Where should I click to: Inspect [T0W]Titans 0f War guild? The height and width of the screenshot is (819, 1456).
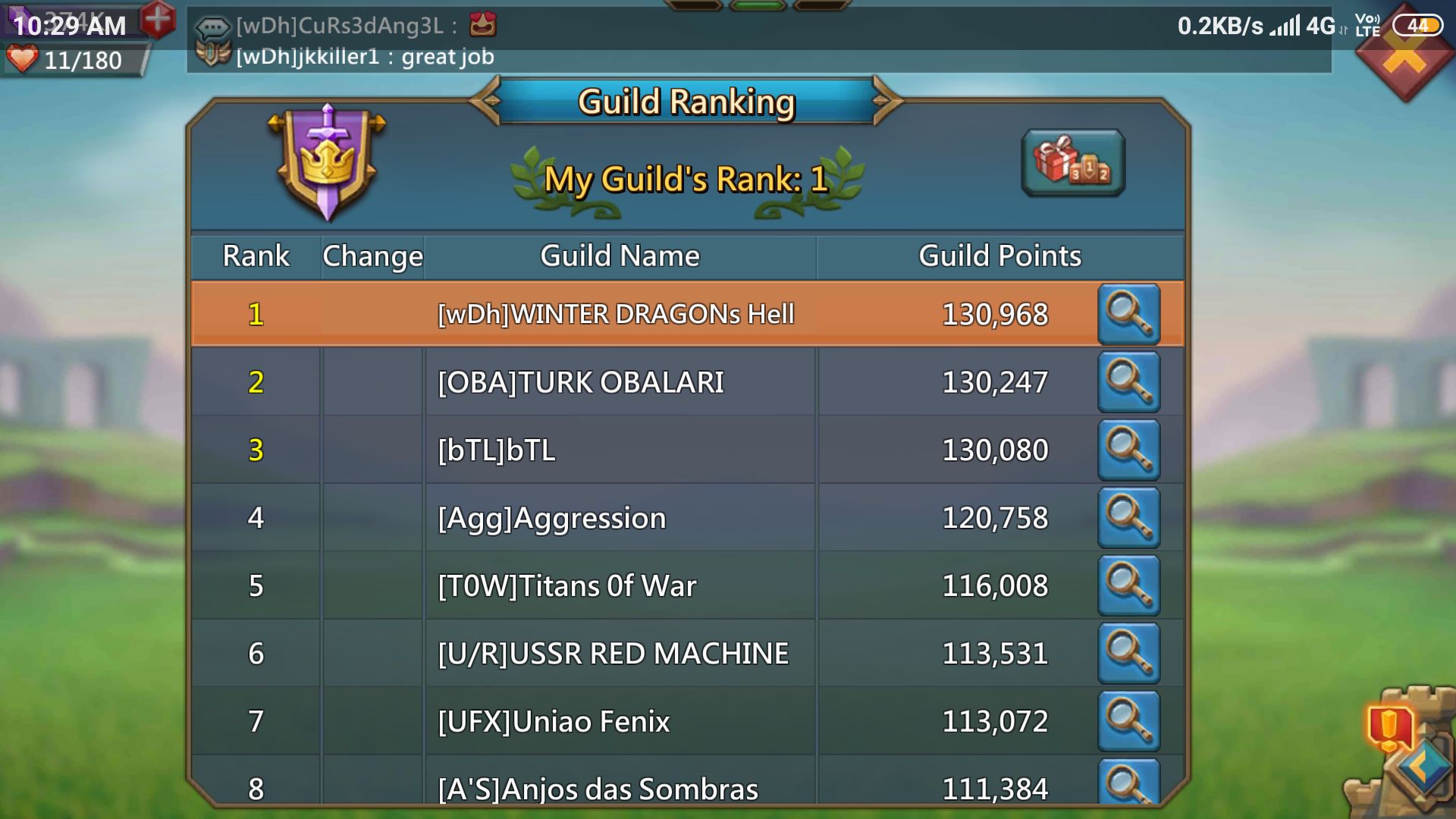click(1129, 585)
